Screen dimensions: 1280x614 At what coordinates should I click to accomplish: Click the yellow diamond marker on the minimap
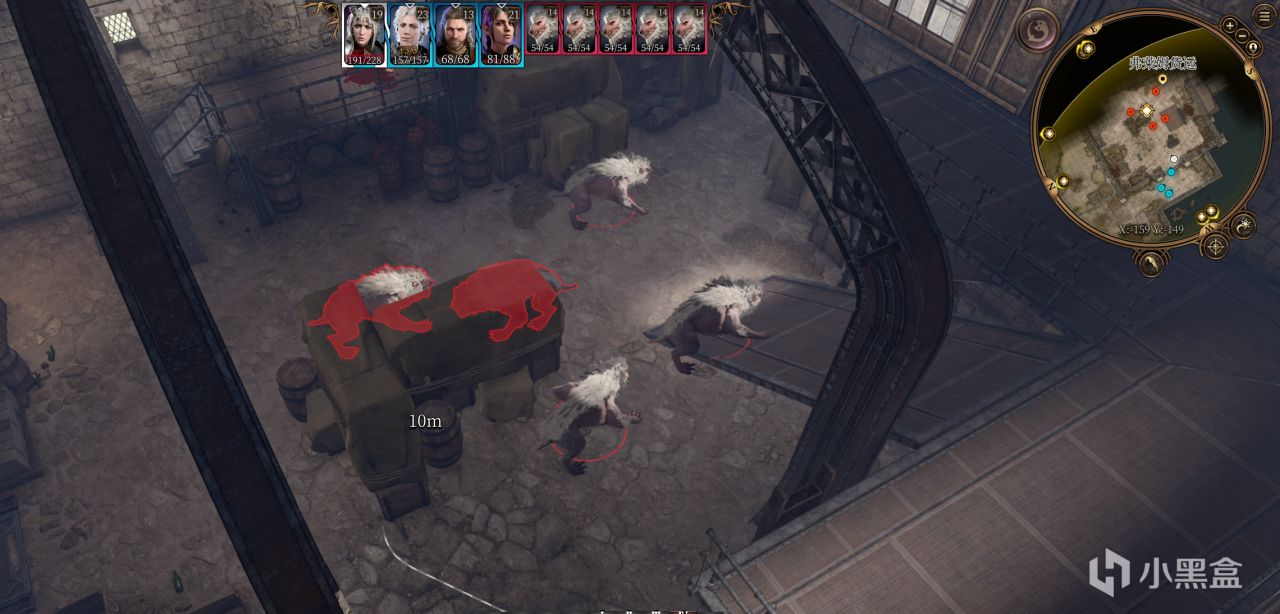1147,110
